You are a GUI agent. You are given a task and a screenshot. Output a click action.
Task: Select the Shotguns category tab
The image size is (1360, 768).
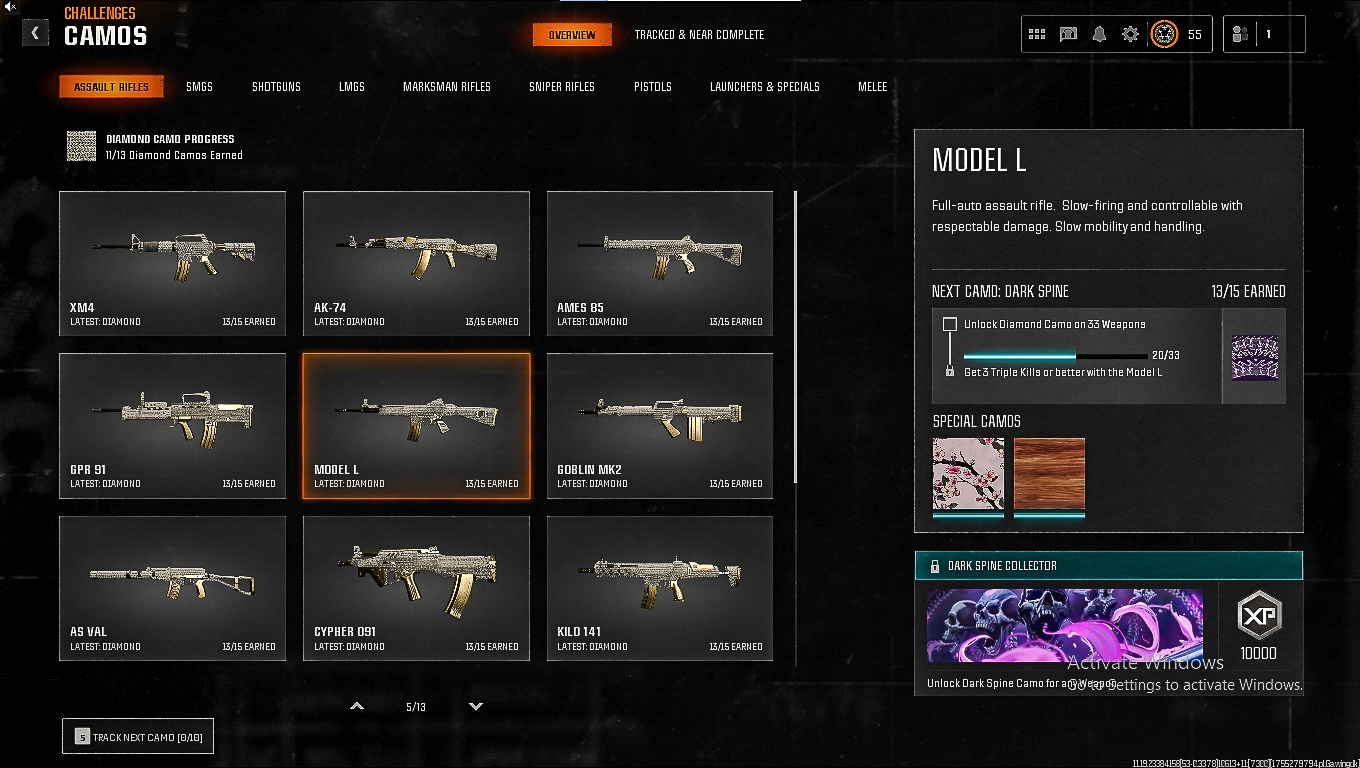276,87
